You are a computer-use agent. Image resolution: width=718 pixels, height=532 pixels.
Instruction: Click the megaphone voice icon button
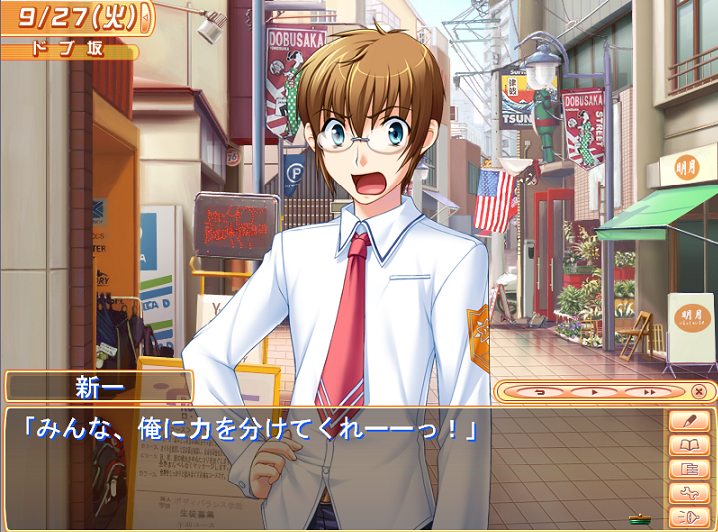pos(687,517)
